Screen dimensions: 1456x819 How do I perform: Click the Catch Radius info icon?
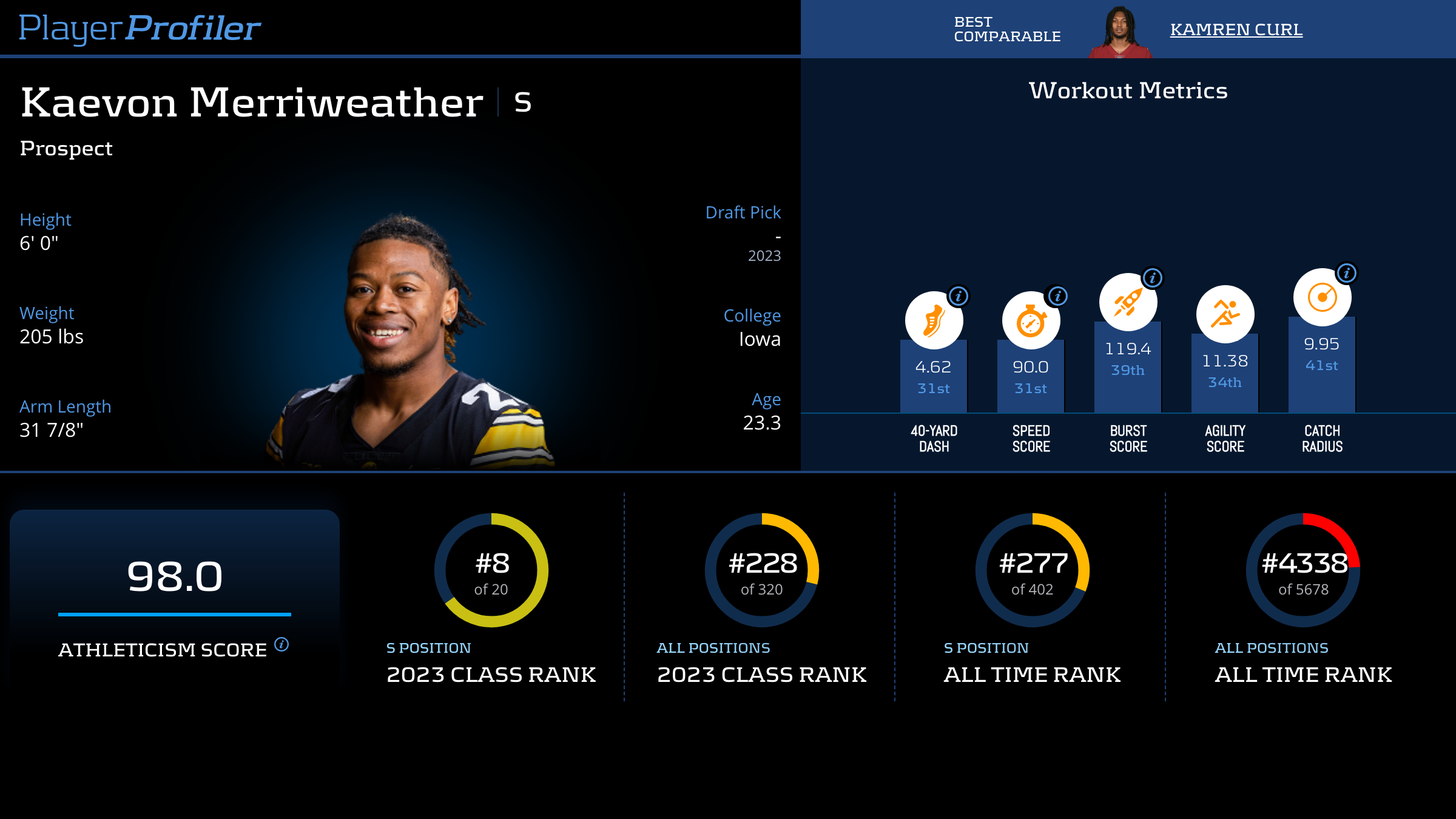pos(1346,273)
